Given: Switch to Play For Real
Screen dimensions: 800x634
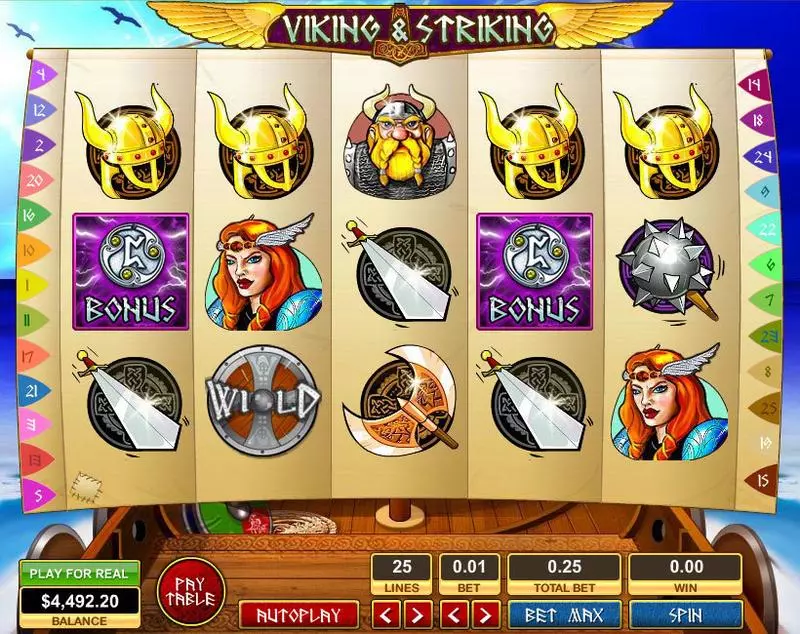Looking at the screenshot, I should tap(79, 574).
